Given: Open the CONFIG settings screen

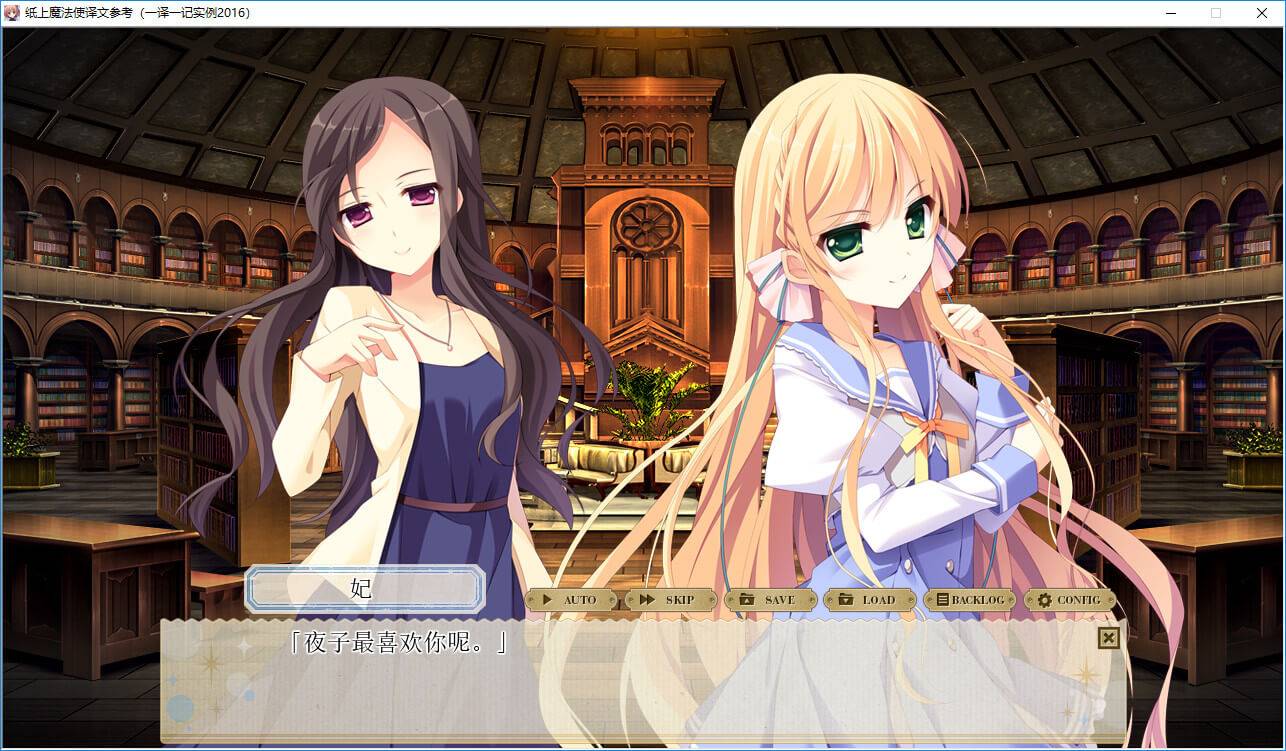Looking at the screenshot, I should click(1068, 600).
